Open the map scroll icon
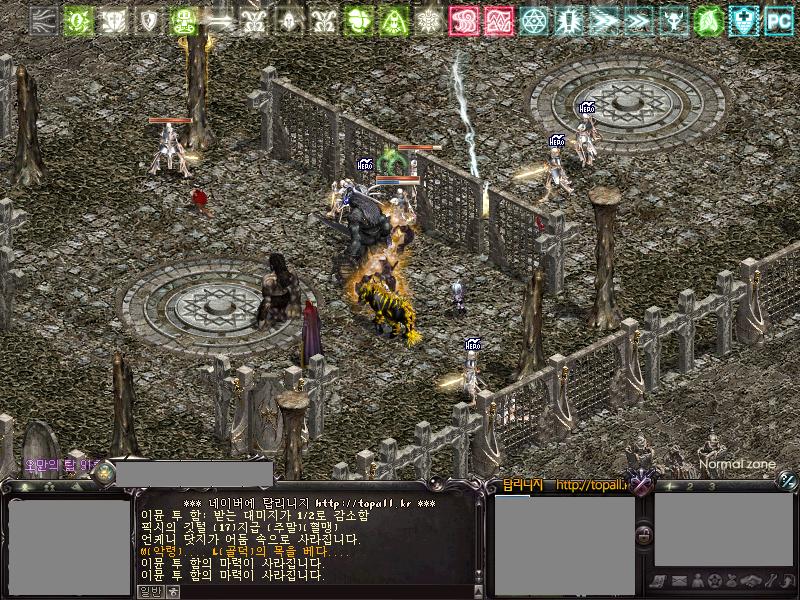The image size is (800, 600). pos(659,581)
